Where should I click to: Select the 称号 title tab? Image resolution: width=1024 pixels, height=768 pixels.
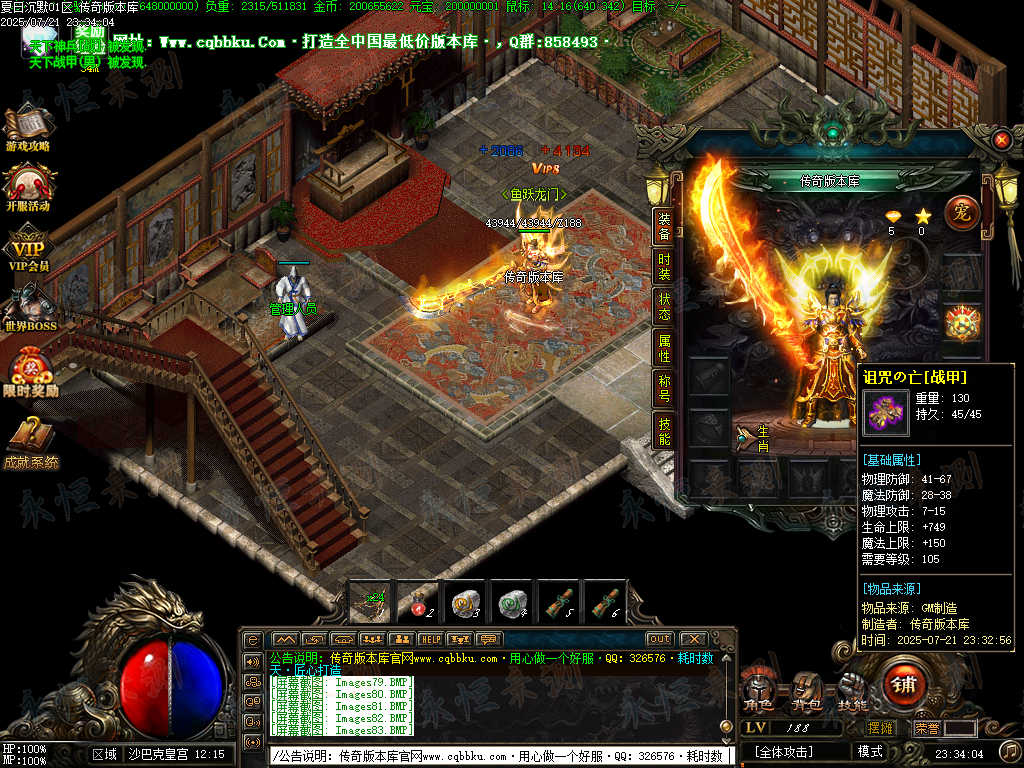(x=664, y=389)
